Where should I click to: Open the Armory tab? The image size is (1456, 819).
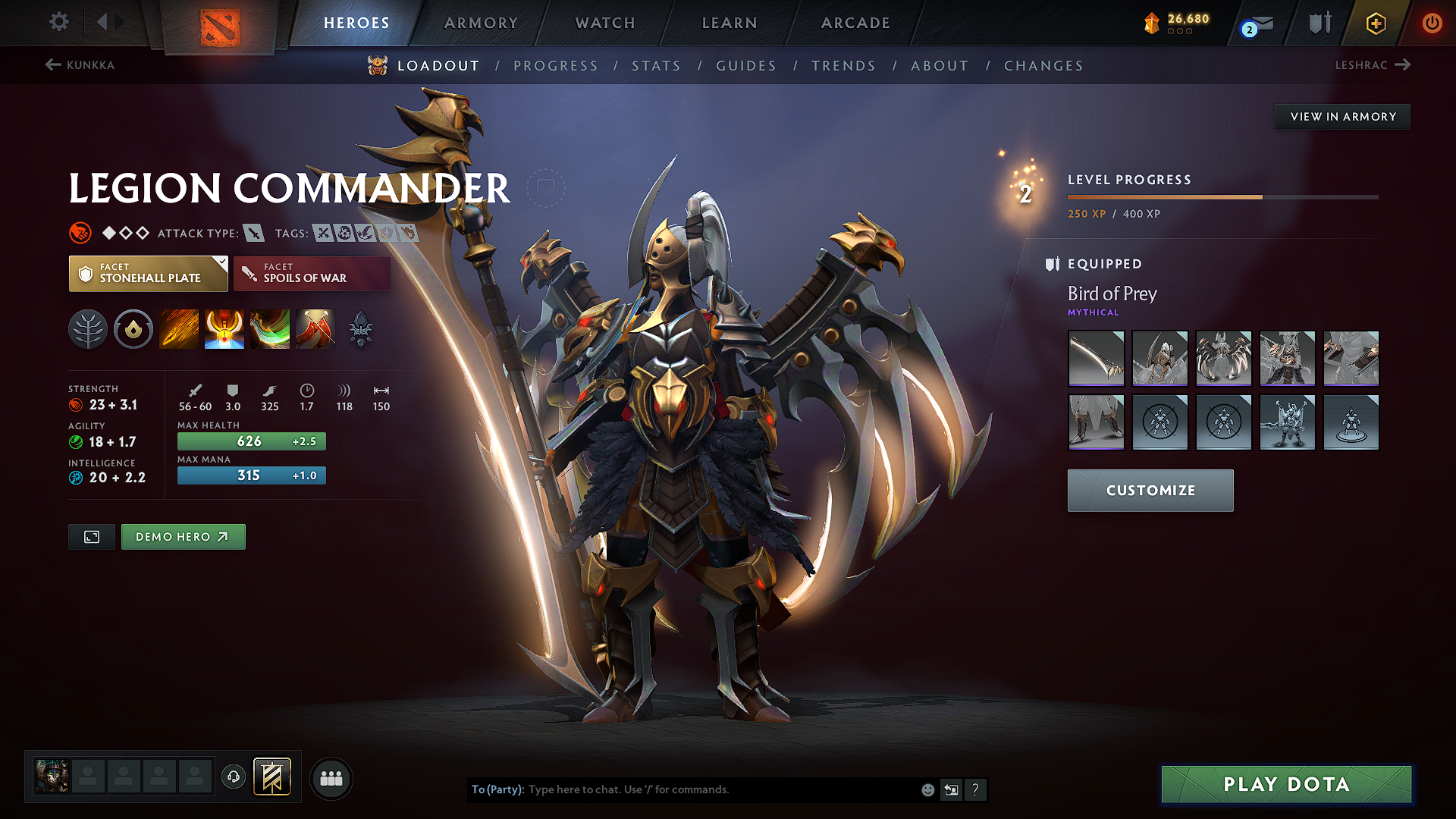(x=481, y=23)
